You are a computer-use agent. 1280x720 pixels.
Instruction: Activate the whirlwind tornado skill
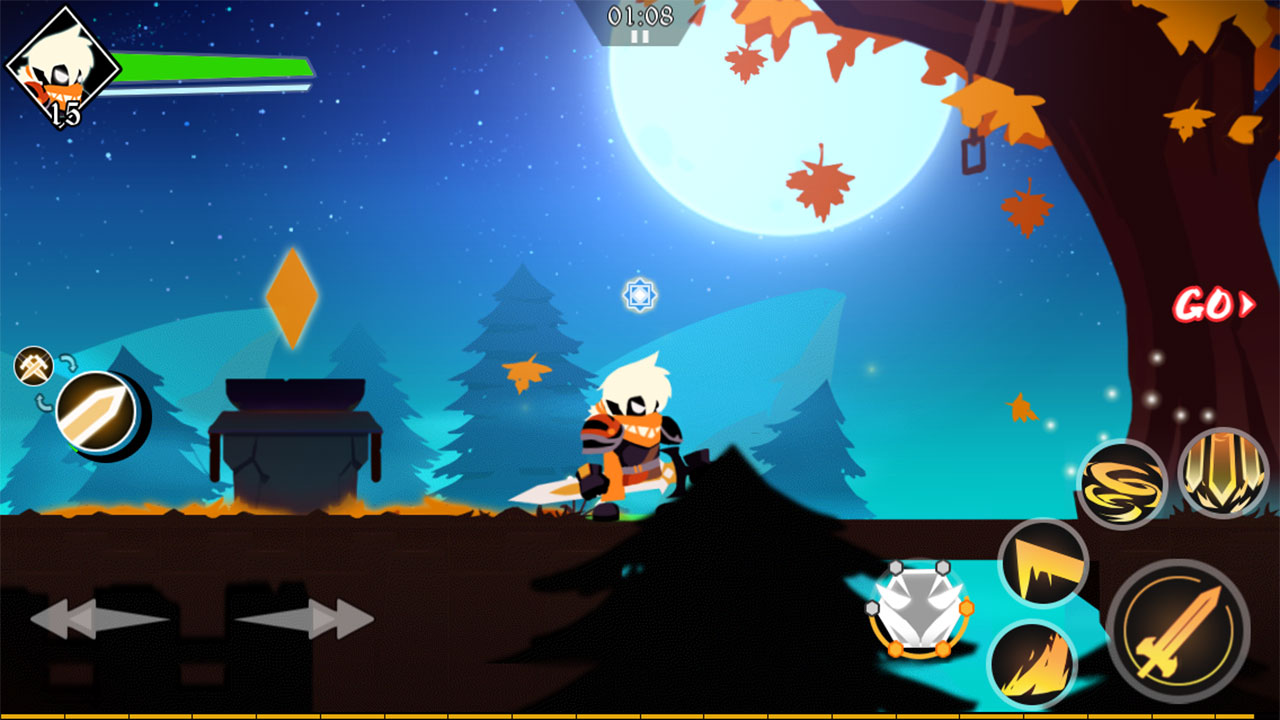[1122, 484]
